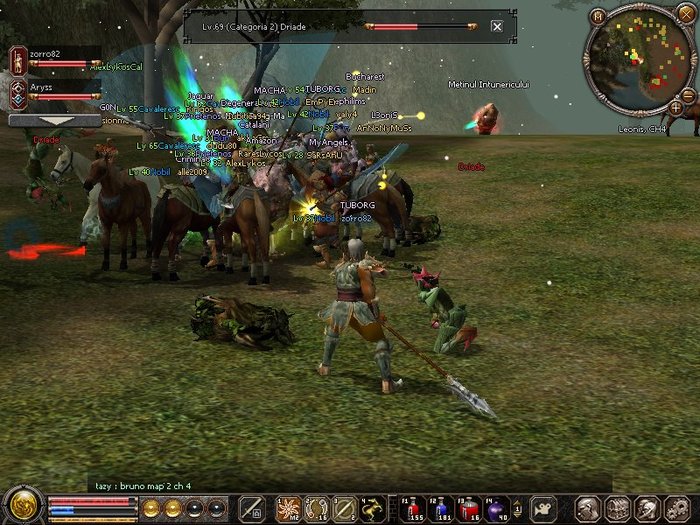Image resolution: width=700 pixels, height=525 pixels.
Task: Zoom in the minimap
Action: coord(676,107)
